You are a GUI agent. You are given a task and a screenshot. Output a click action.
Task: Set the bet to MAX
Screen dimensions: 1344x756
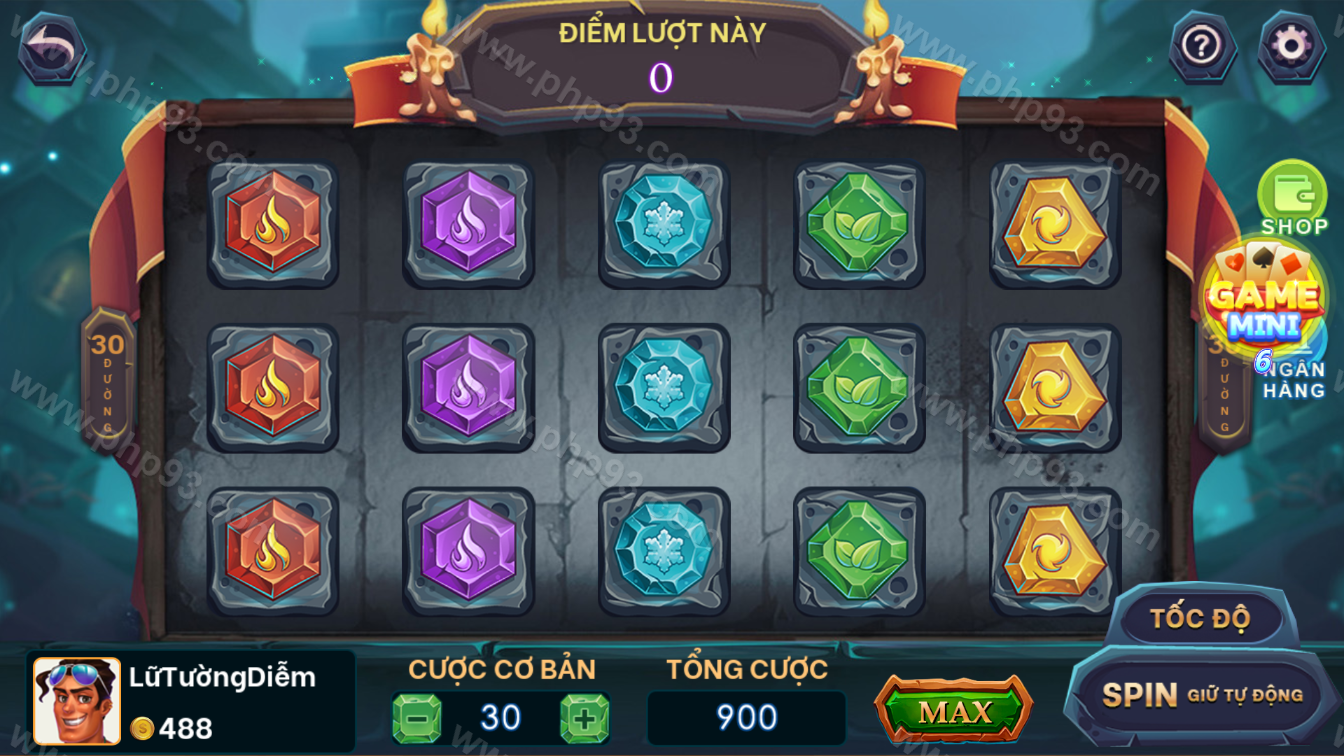[953, 711]
